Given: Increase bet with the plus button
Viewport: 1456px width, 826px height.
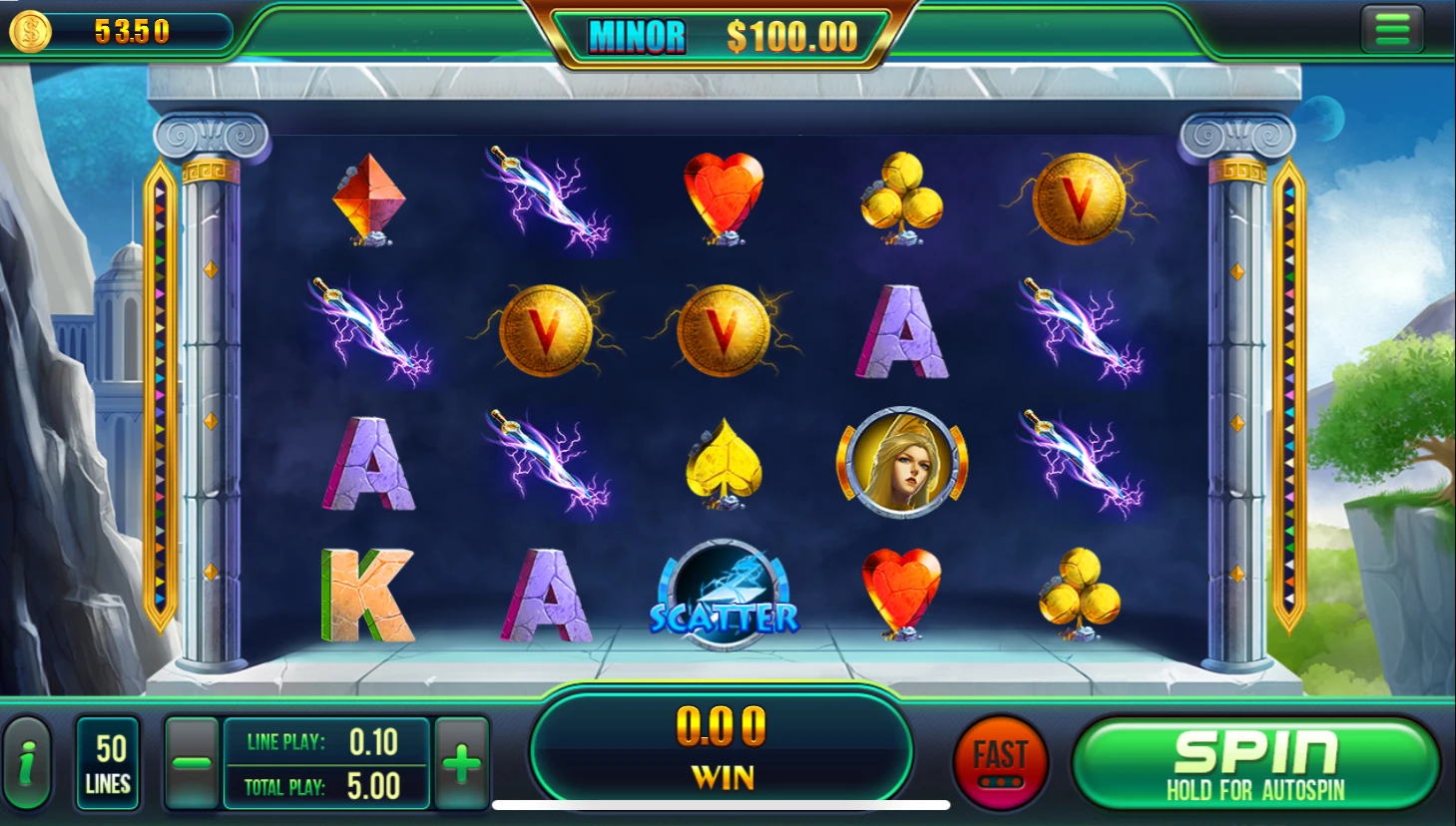Looking at the screenshot, I should (x=460, y=763).
